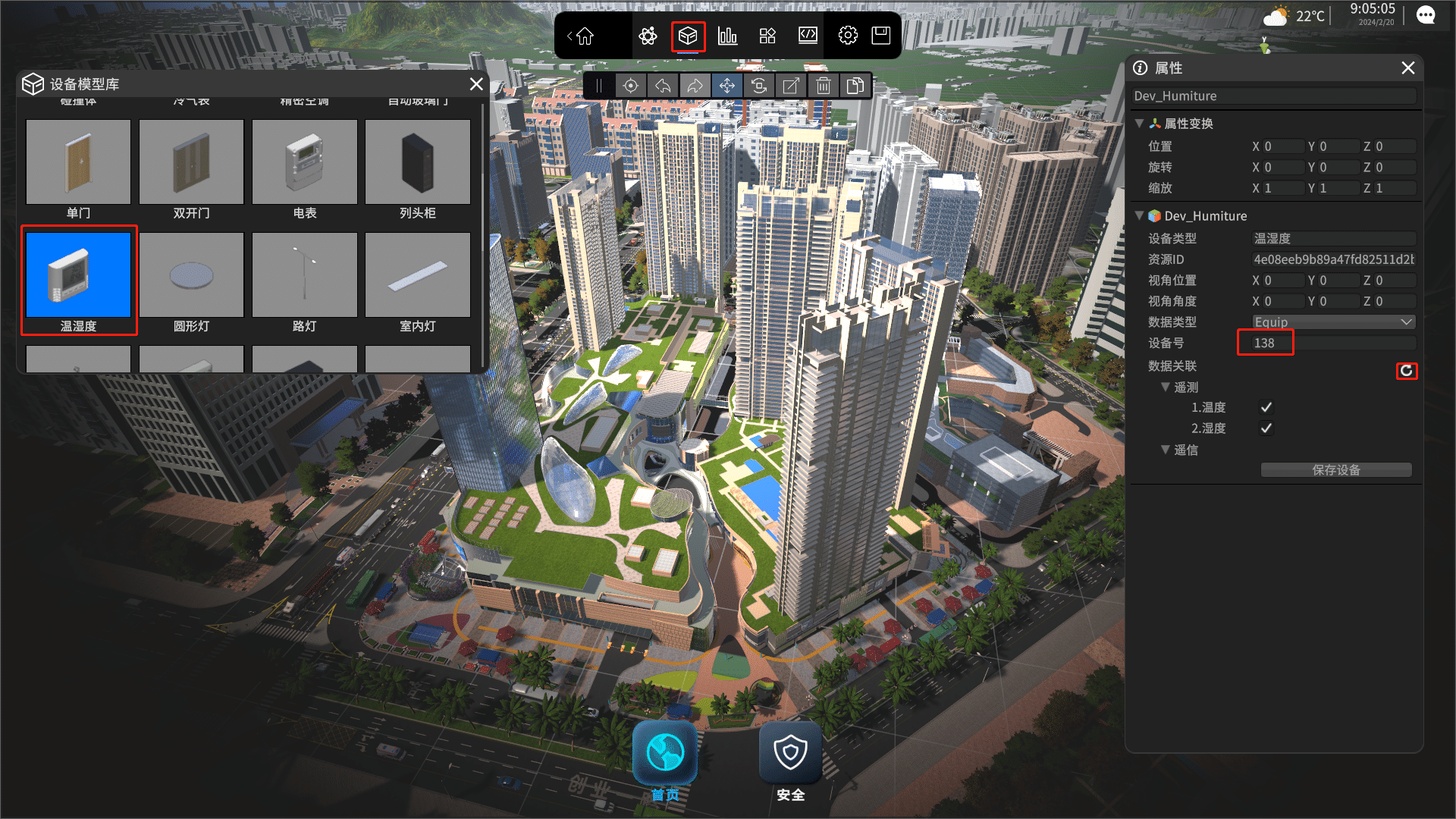Choose the 电表 meter model
This screenshot has height=819, width=1456.
point(304,162)
